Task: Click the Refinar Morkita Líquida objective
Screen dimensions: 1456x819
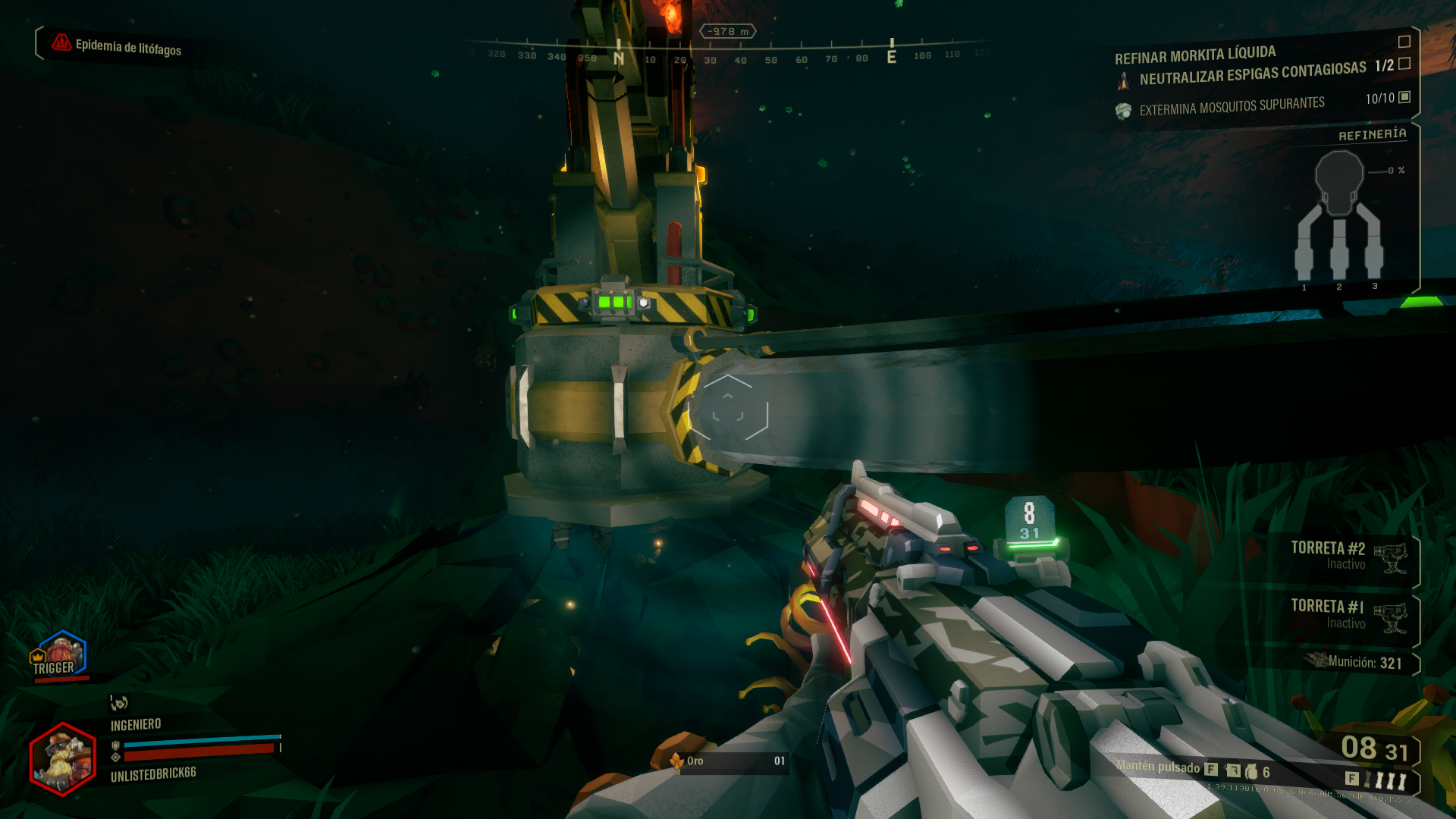Action: tap(1194, 55)
